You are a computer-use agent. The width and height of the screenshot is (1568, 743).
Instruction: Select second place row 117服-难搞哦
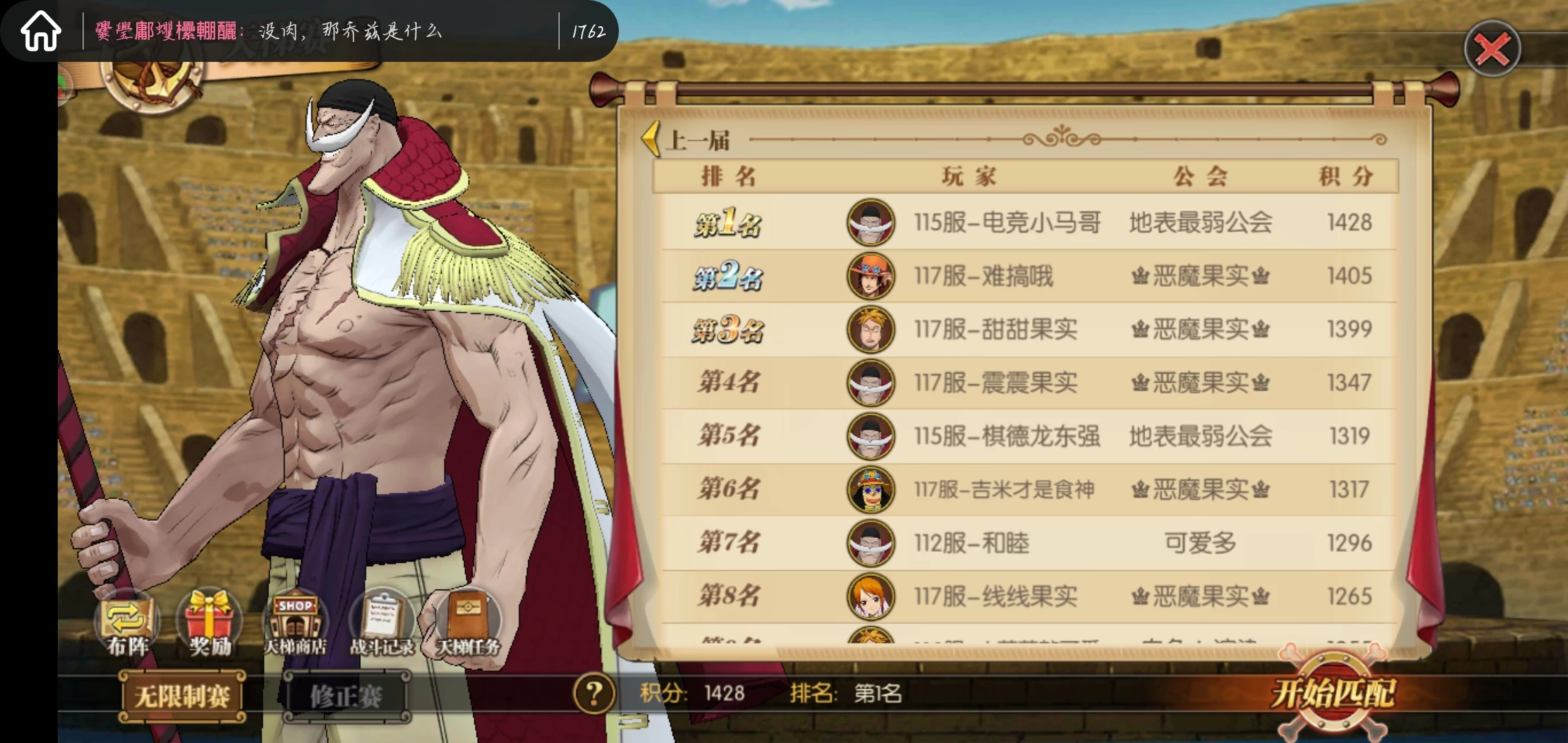pyautogui.click(x=1028, y=277)
